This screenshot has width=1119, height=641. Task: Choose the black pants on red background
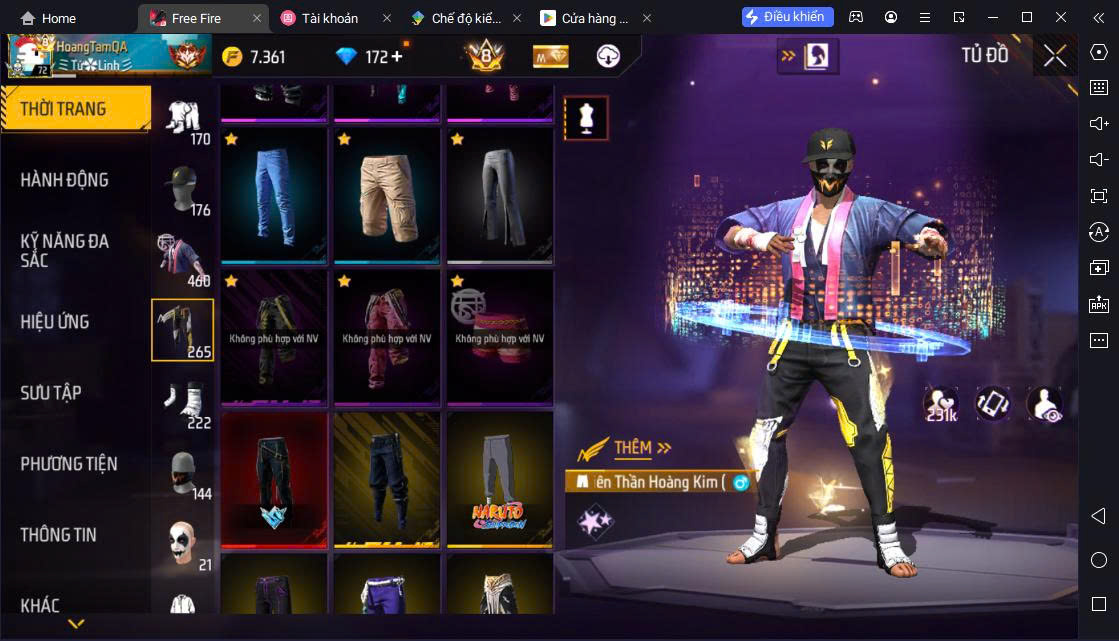tap(274, 480)
